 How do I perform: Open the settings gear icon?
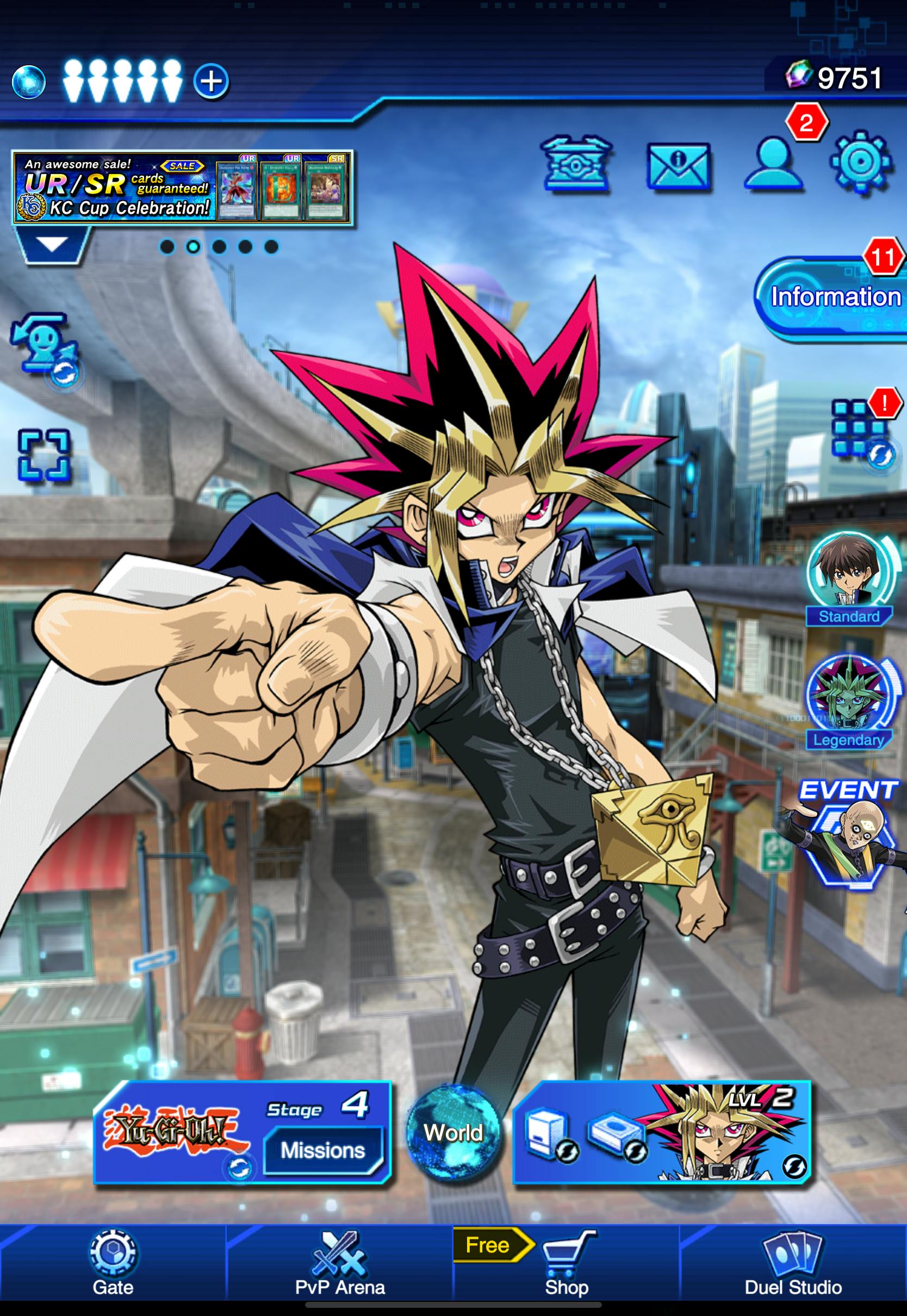859,163
